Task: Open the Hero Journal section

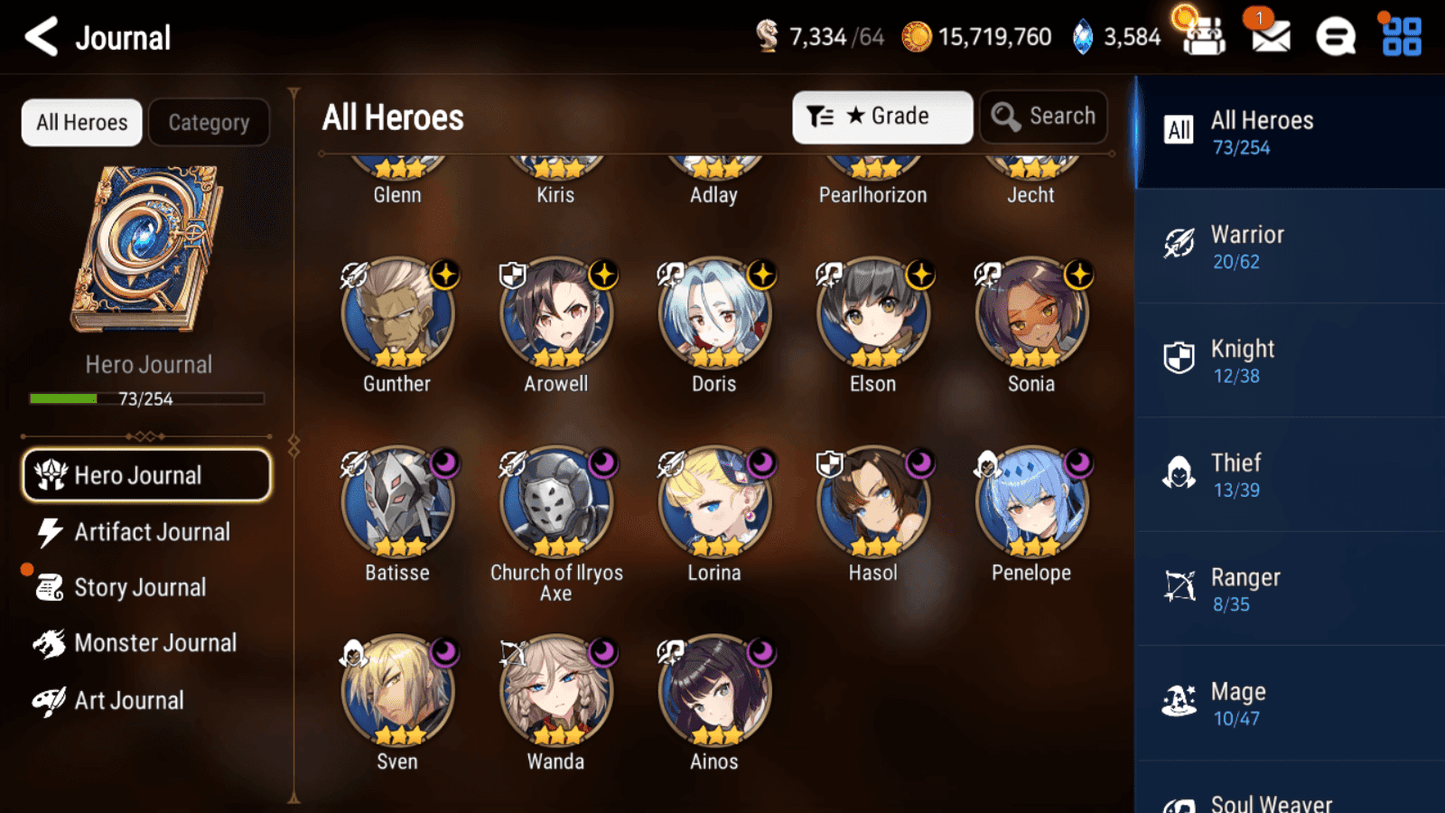Action: pos(146,475)
